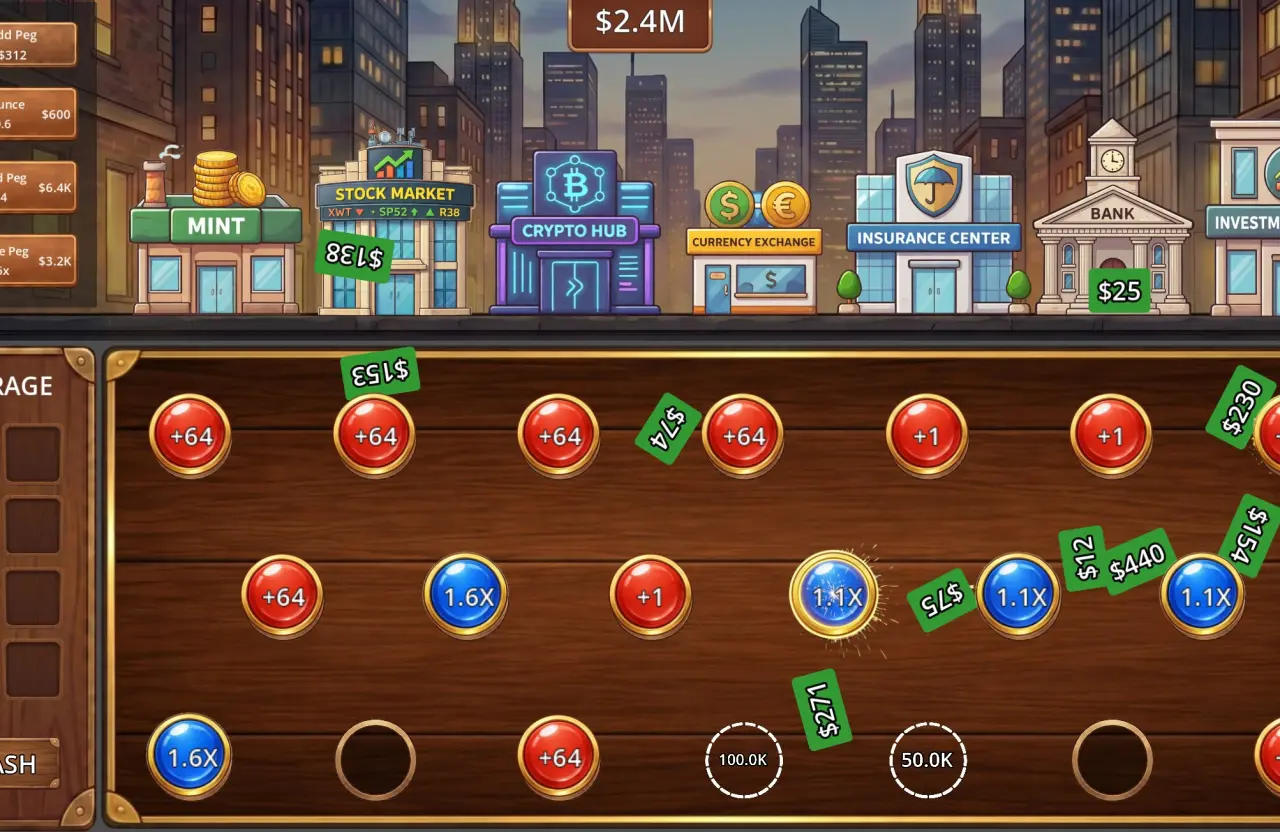This screenshot has height=832, width=1280.
Task: Click the blue 1.6X peg in bottom-left
Action: coord(189,757)
